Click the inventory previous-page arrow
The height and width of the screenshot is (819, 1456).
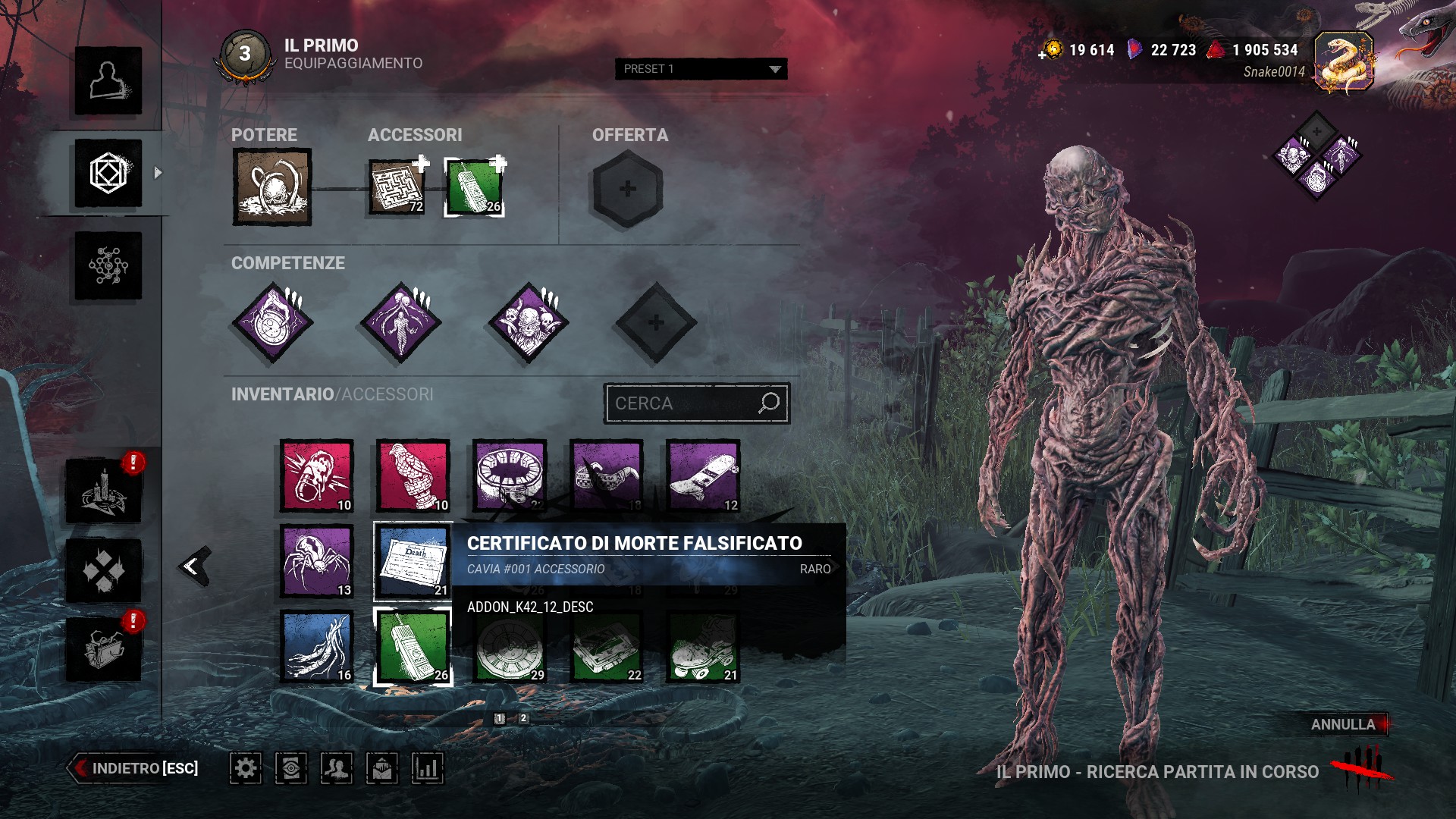click(194, 566)
